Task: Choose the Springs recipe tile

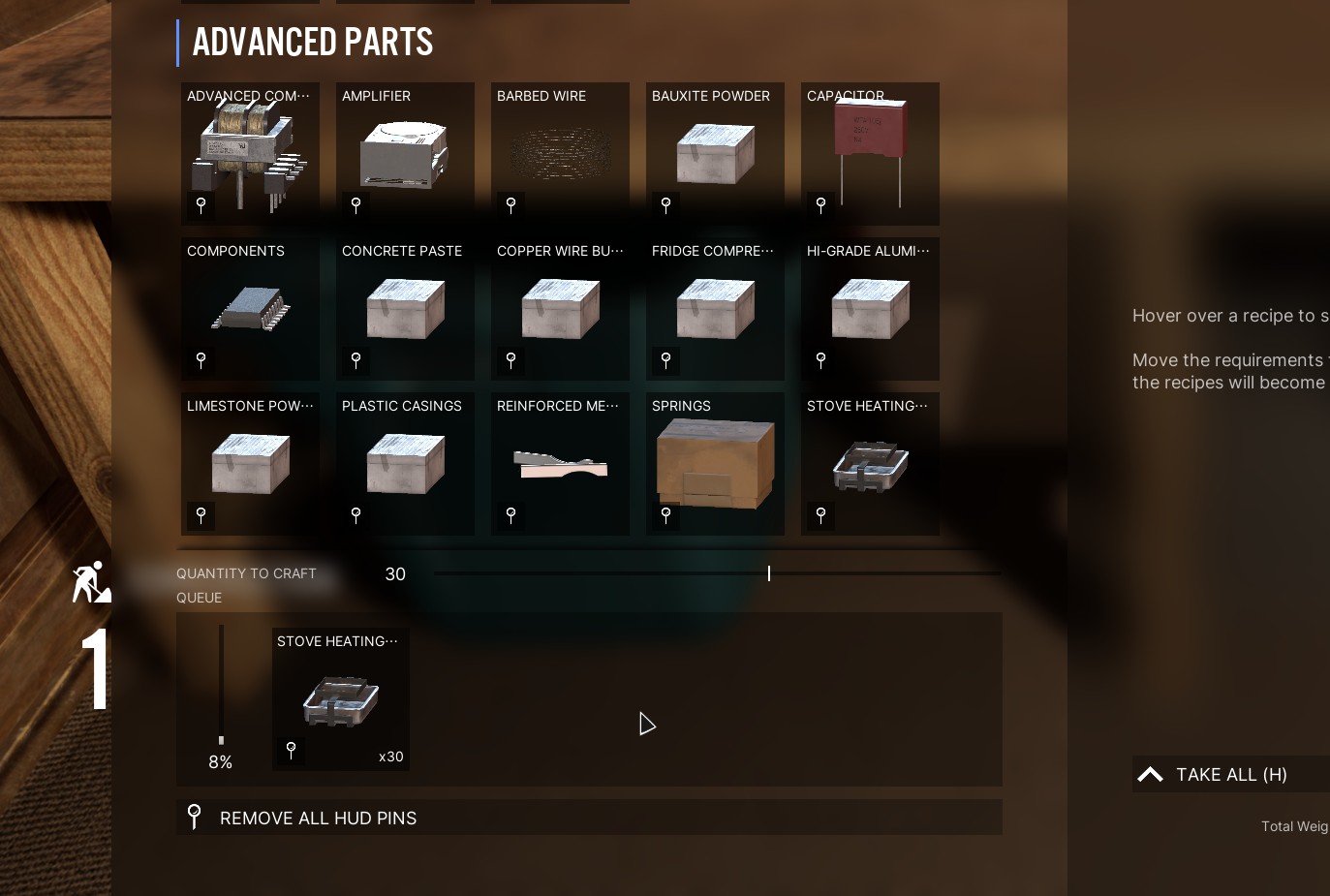Action: (715, 464)
